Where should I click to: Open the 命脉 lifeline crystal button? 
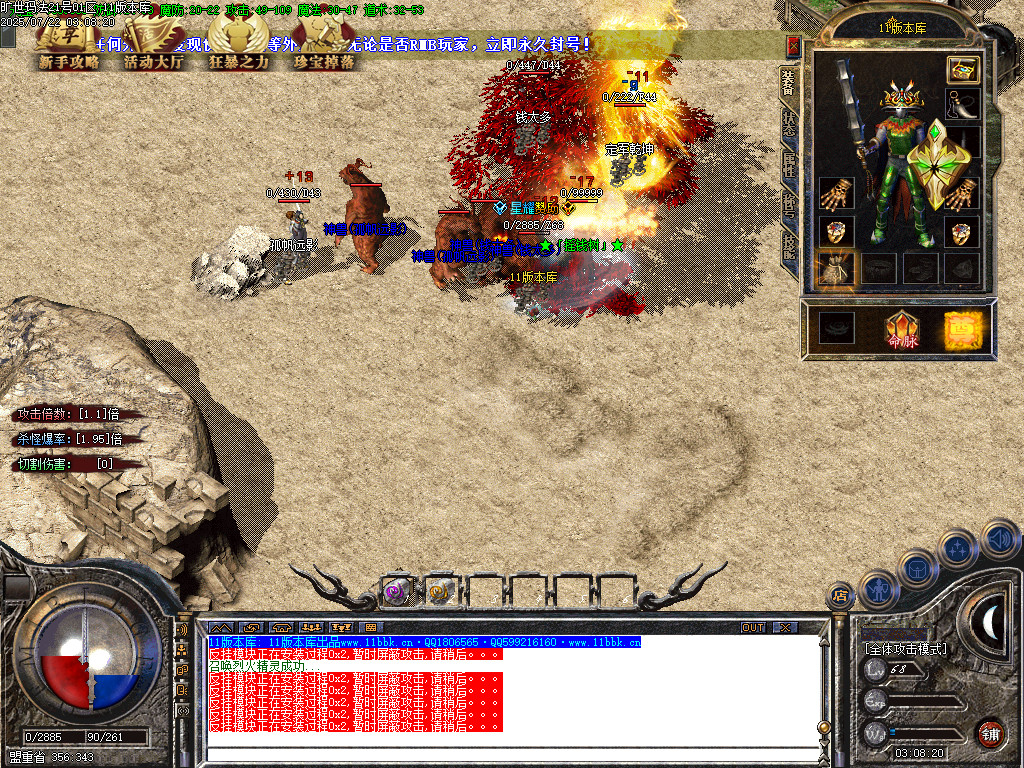point(901,329)
